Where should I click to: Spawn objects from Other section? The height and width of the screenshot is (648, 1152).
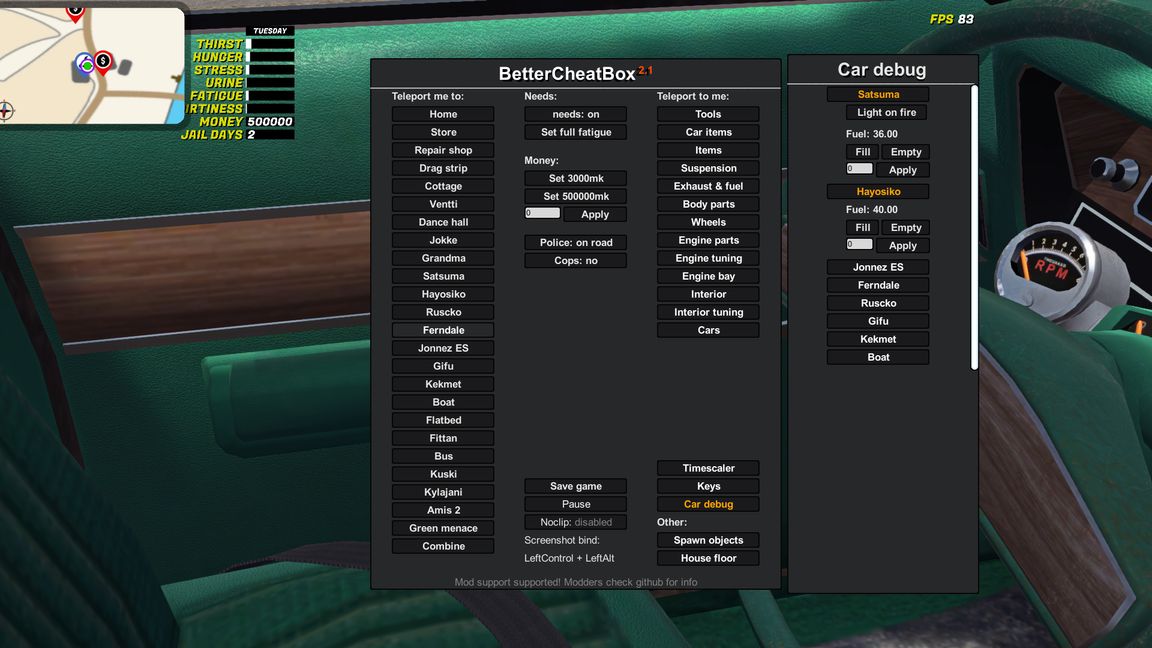pyautogui.click(x=708, y=540)
